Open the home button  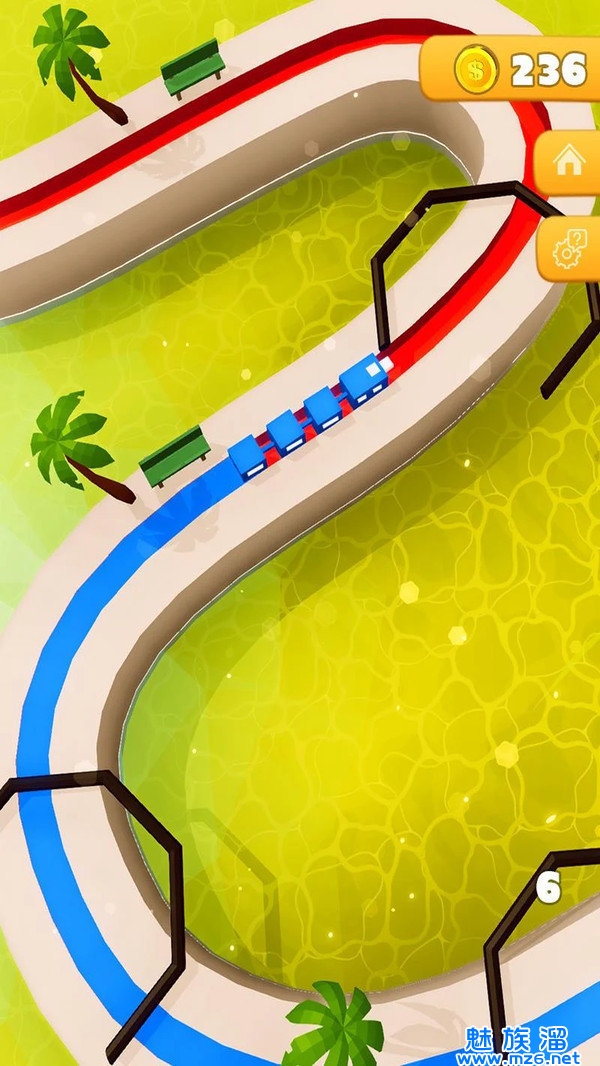[x=569, y=163]
